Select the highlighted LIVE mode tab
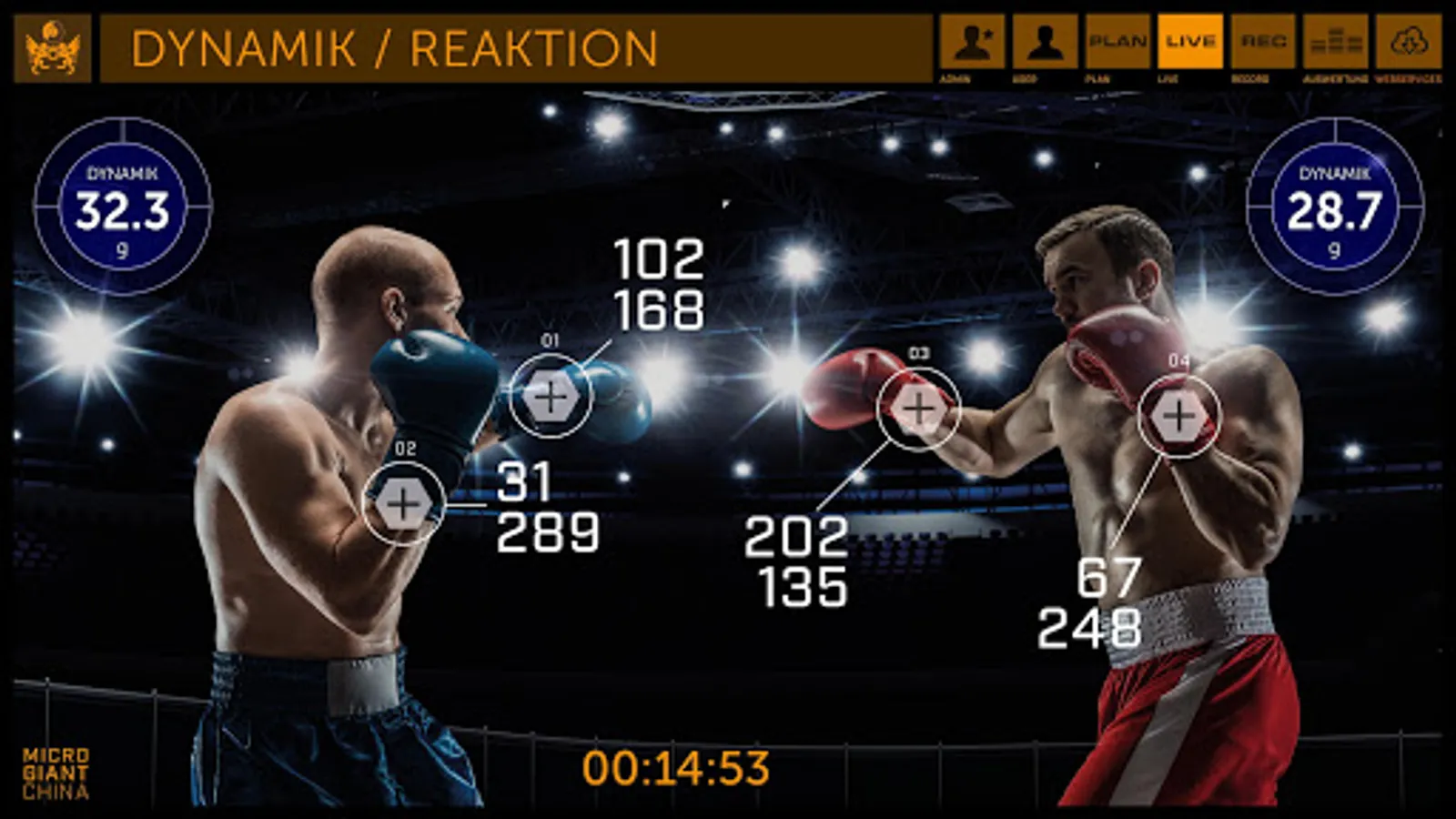Viewport: 1456px width, 819px height. 1189,42
